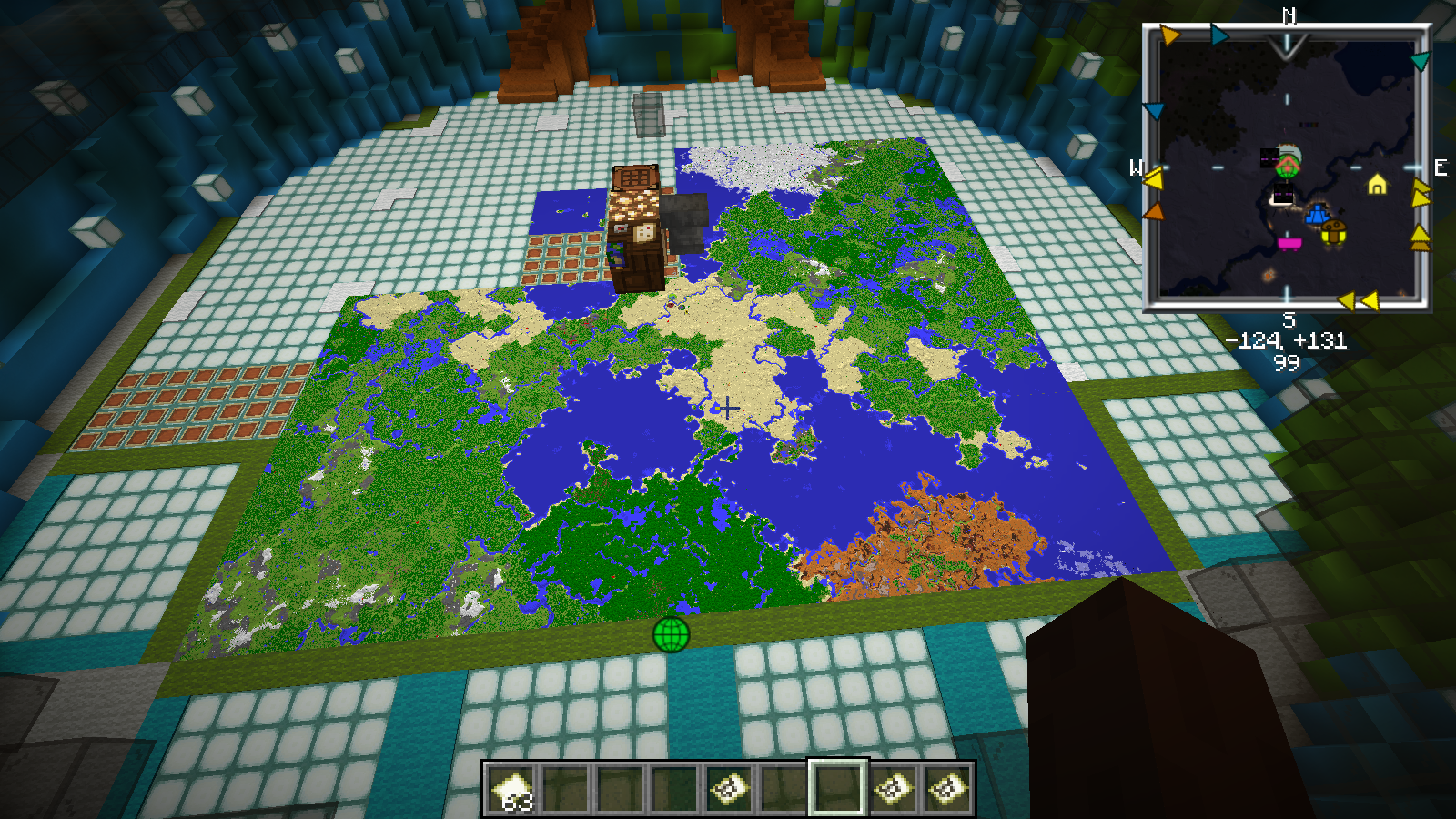
Task: Toggle the teal waypoint arrow at the minimap's top-right
Action: (1419, 59)
